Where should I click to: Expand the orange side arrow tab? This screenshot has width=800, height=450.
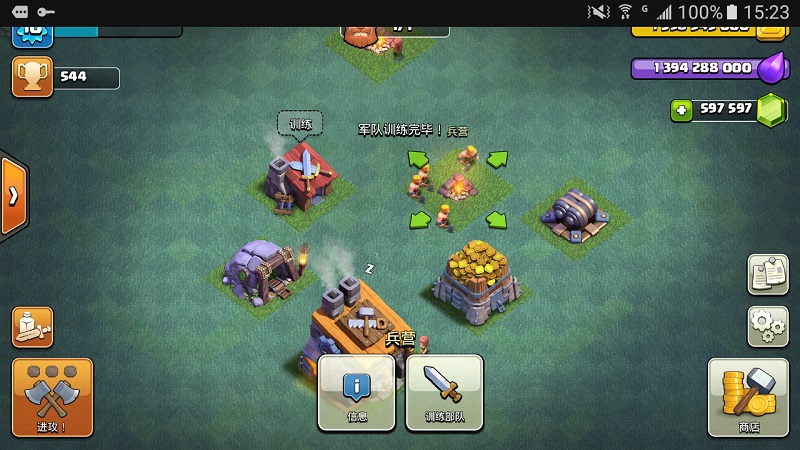pyautogui.click(x=13, y=195)
